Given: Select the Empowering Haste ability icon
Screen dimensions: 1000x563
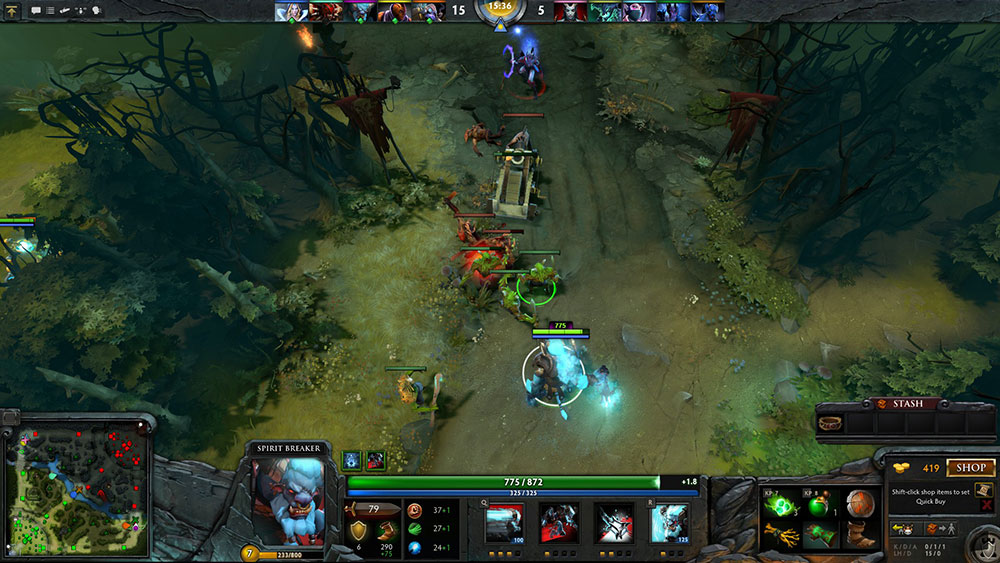Looking at the screenshot, I should [559, 523].
